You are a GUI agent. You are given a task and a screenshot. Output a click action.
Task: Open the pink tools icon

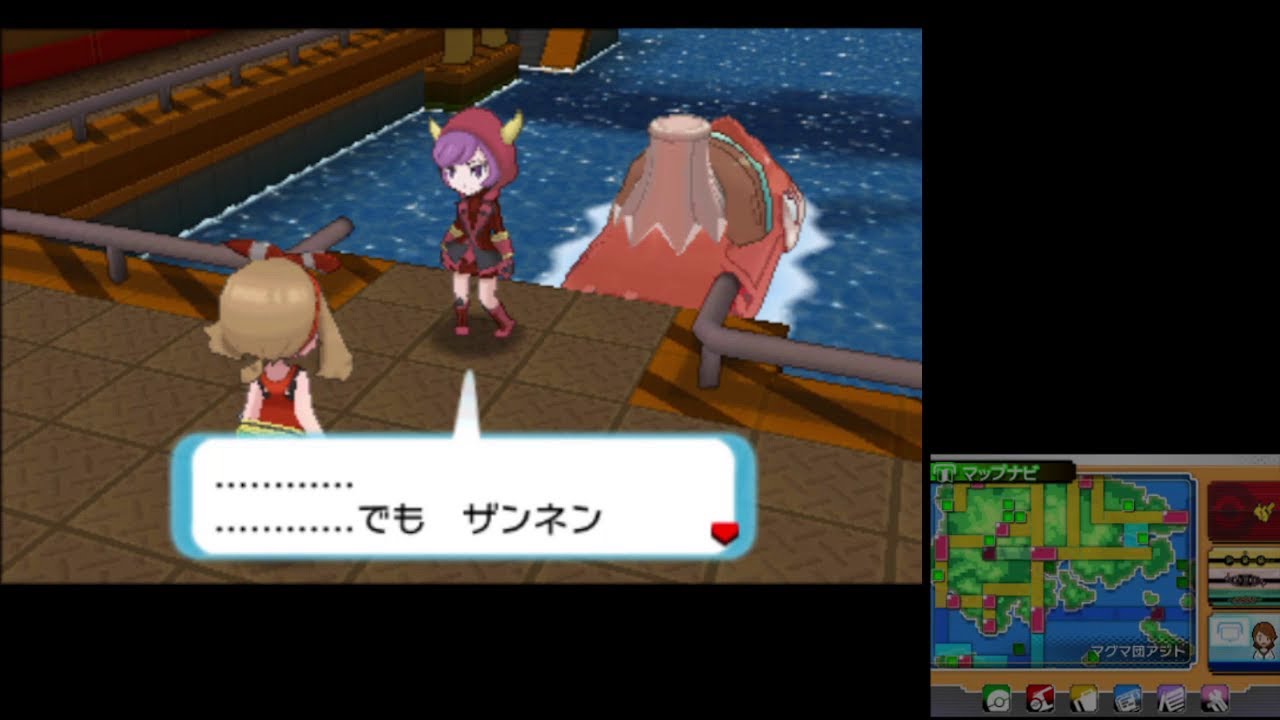[1215, 700]
